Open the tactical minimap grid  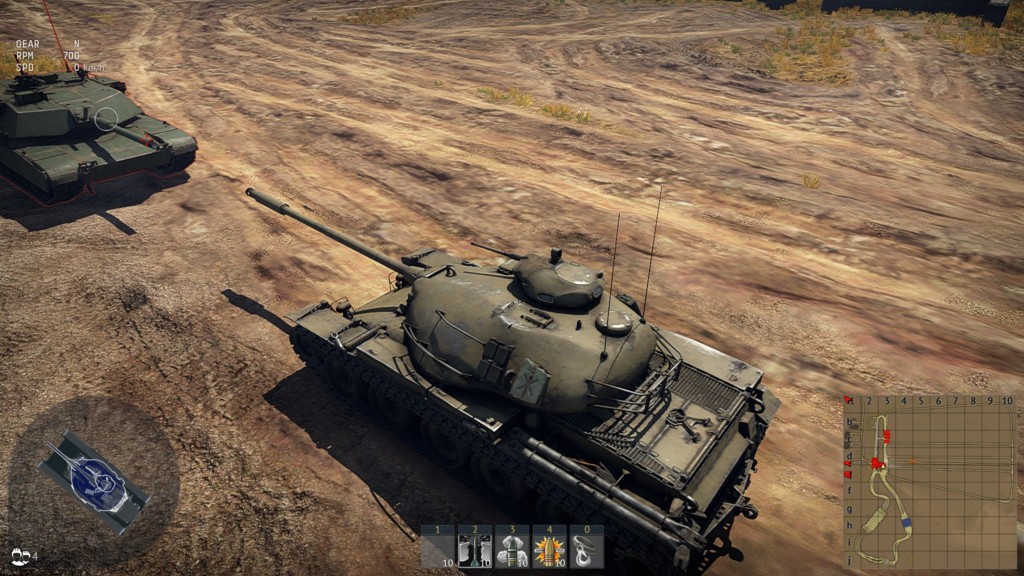pos(930,482)
